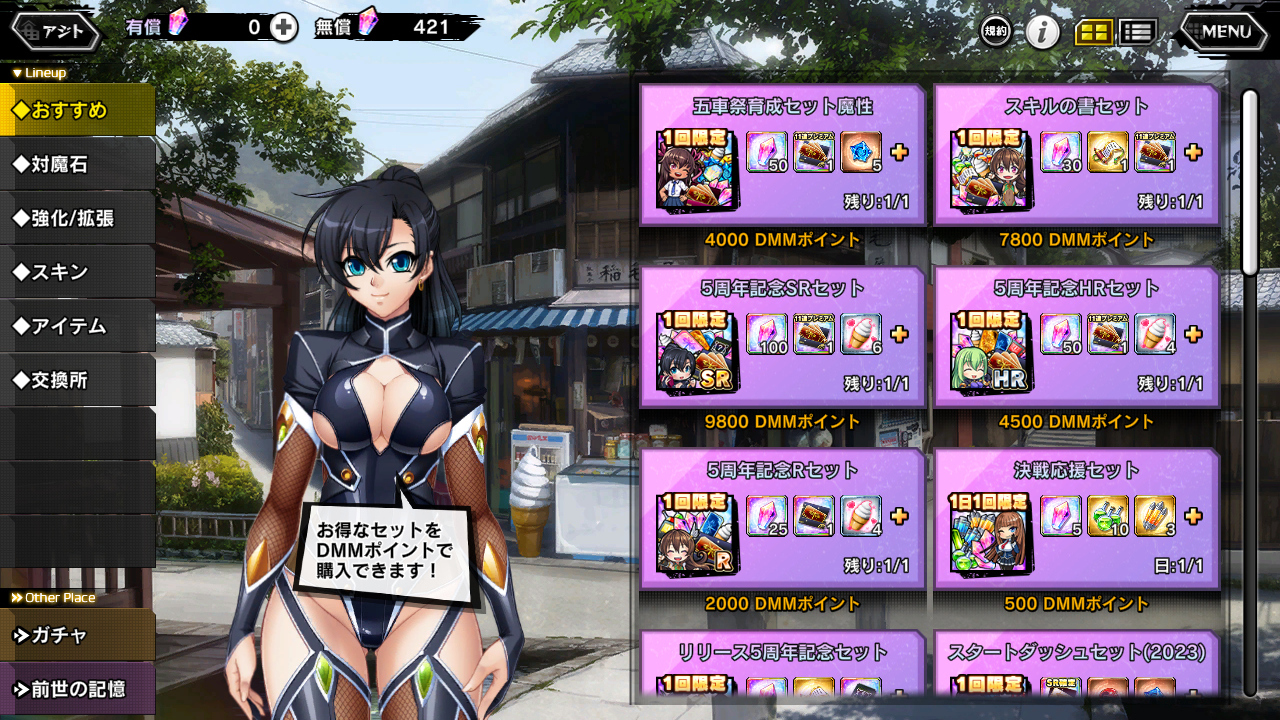
Task: Visit 前世の記憶 from Other Place
Action: point(77,689)
